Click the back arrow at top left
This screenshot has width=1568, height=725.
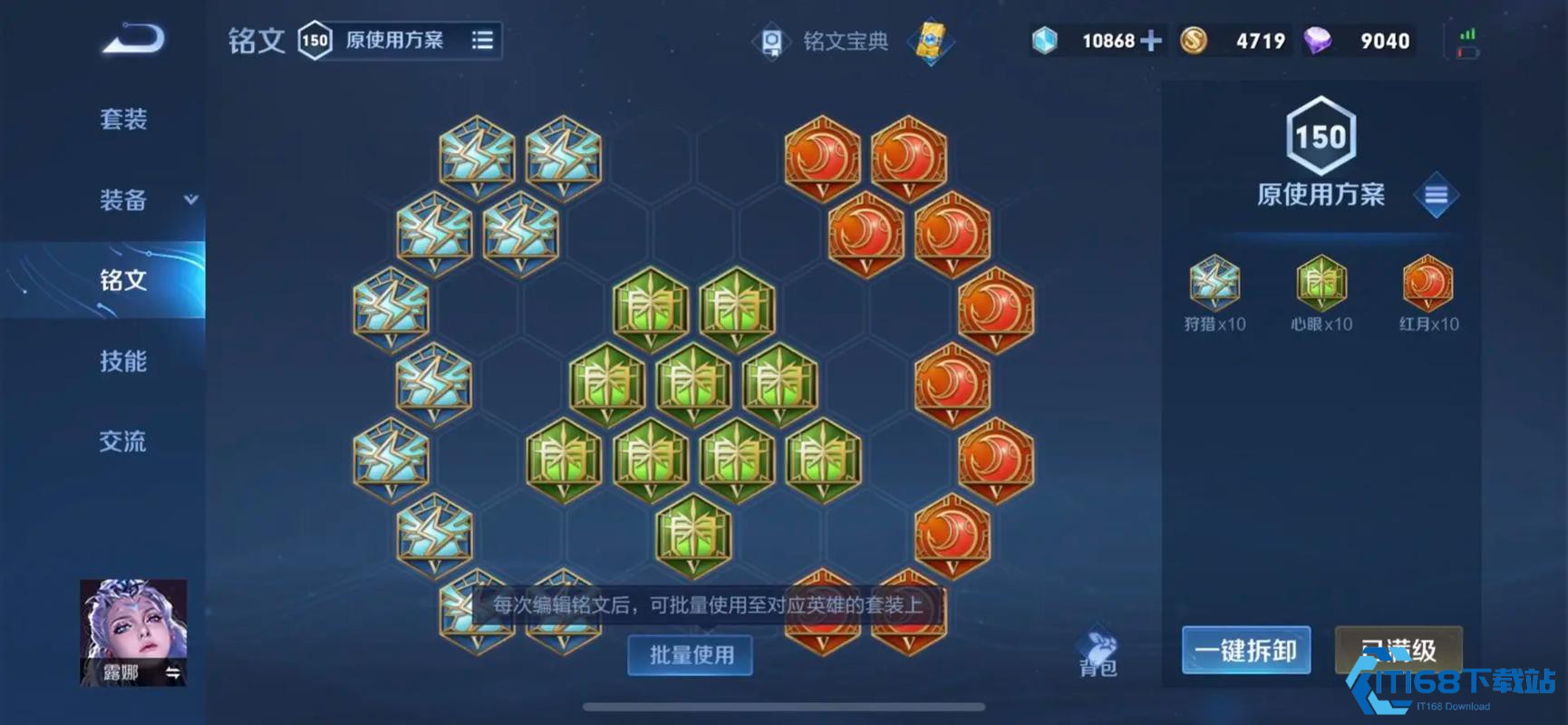point(132,36)
